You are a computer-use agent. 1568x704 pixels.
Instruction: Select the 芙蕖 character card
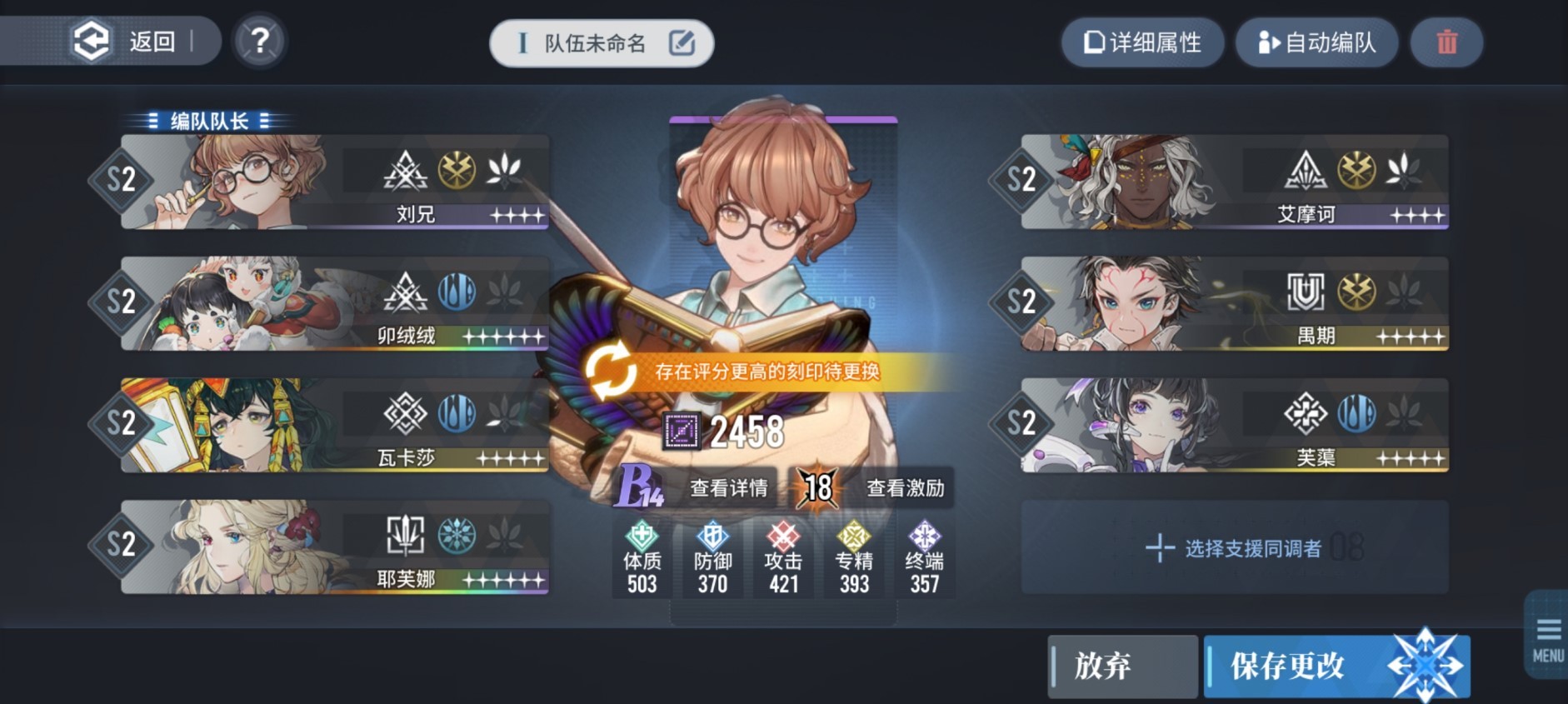[x=1233, y=425]
